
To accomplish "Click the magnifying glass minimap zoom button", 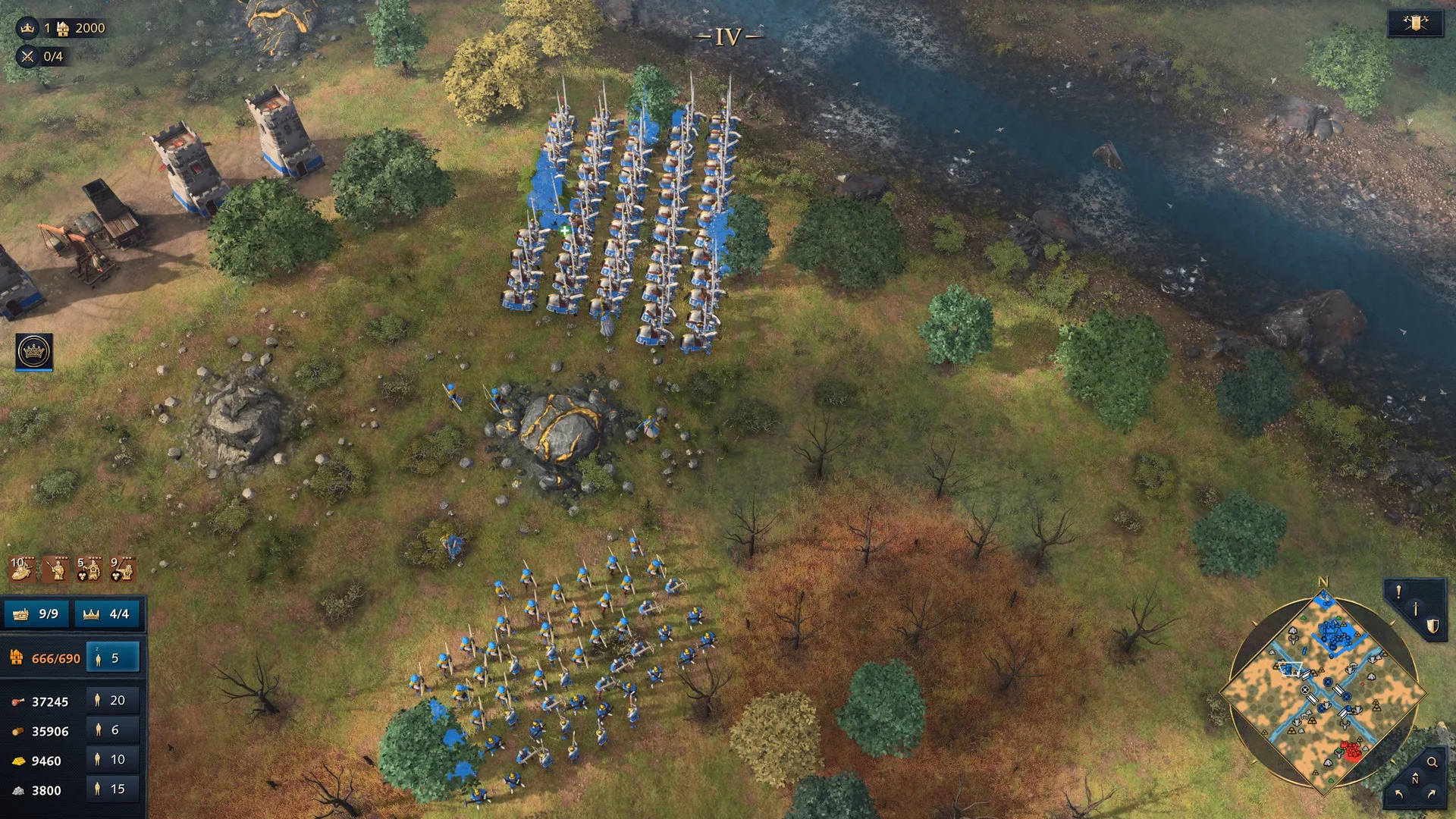I will tap(1432, 762).
